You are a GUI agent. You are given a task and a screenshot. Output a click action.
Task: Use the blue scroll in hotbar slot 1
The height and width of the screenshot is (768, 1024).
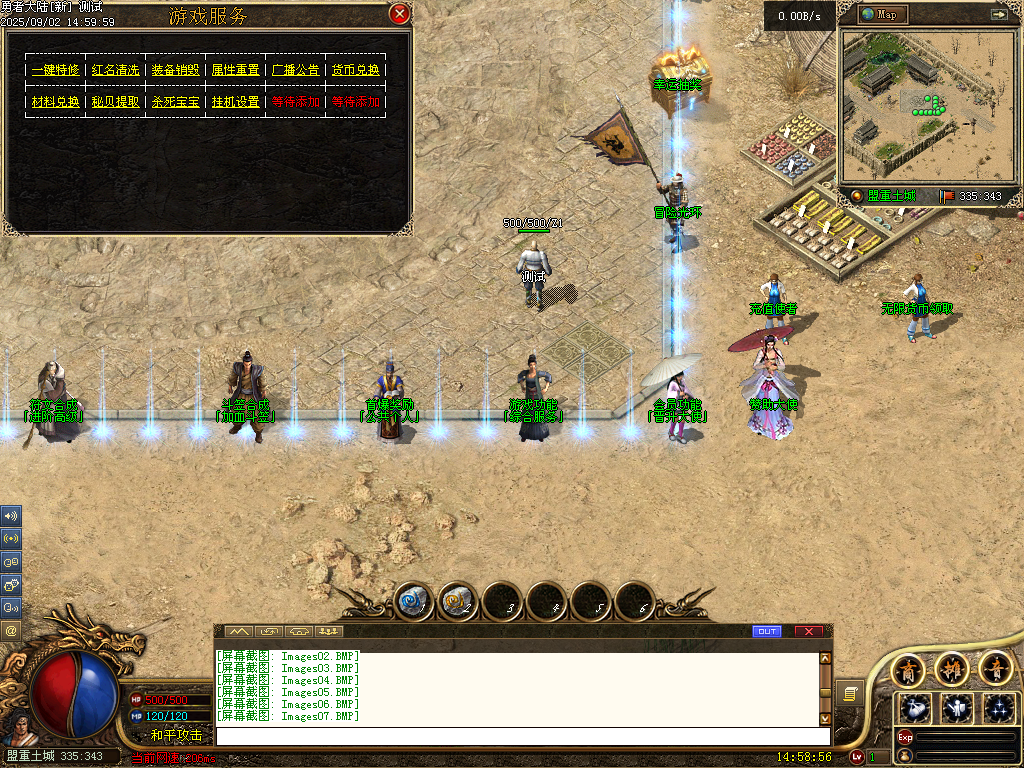pos(412,601)
